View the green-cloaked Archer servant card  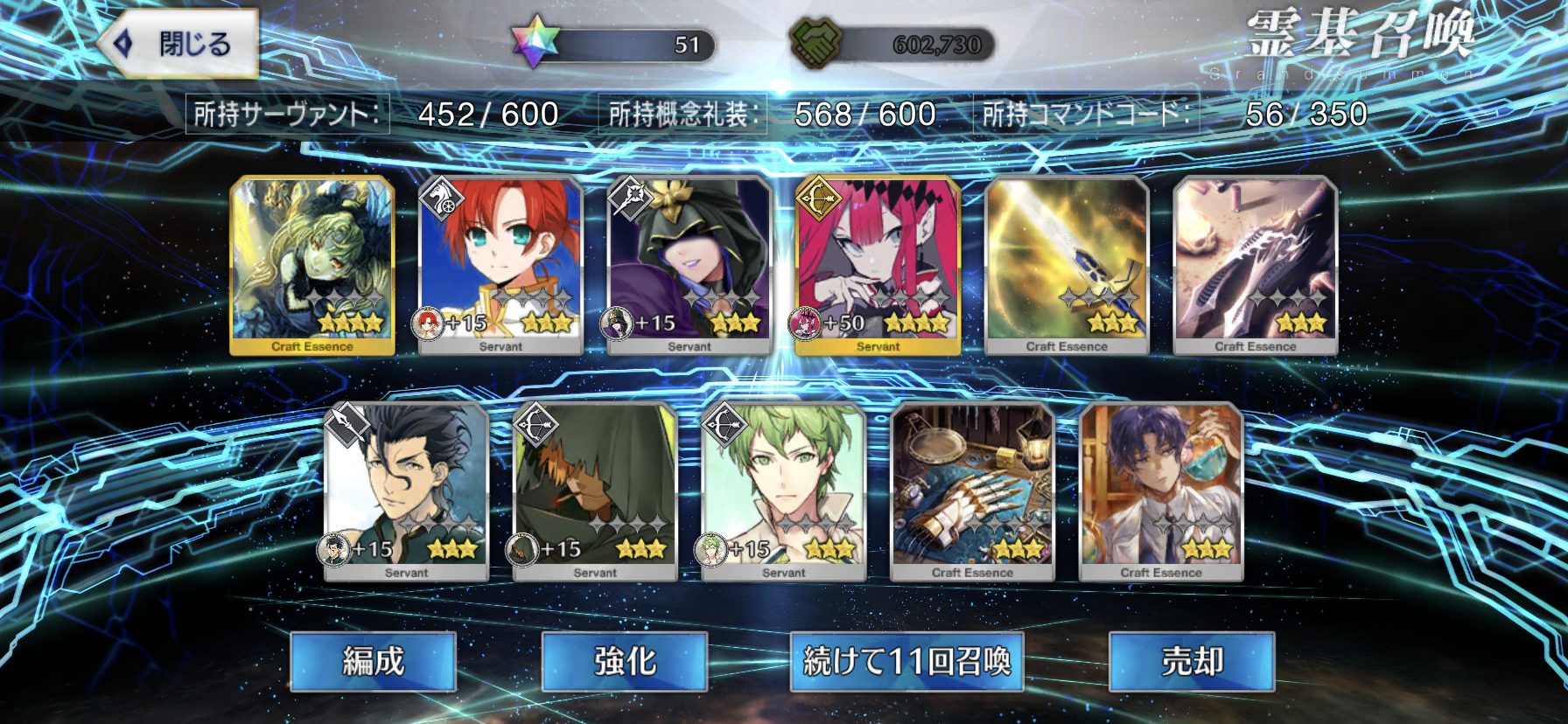pos(595,491)
